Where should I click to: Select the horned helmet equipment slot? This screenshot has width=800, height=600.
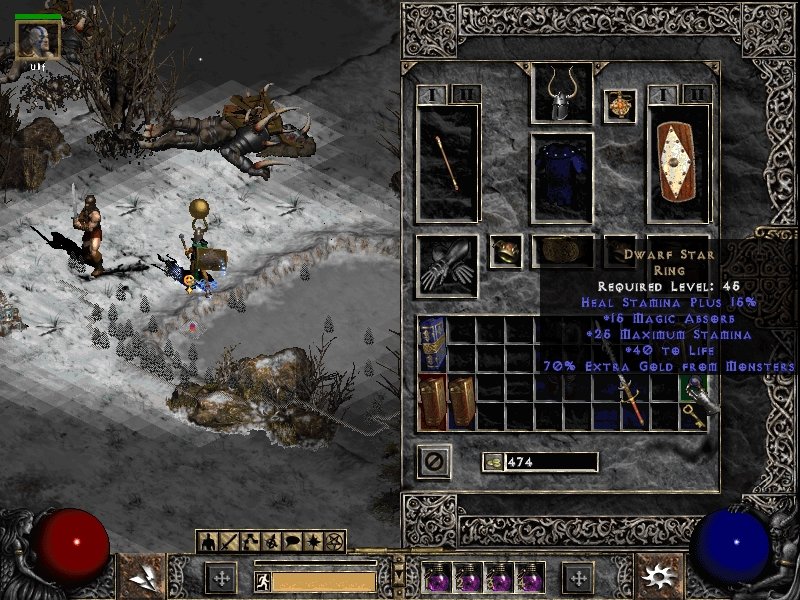[561, 93]
